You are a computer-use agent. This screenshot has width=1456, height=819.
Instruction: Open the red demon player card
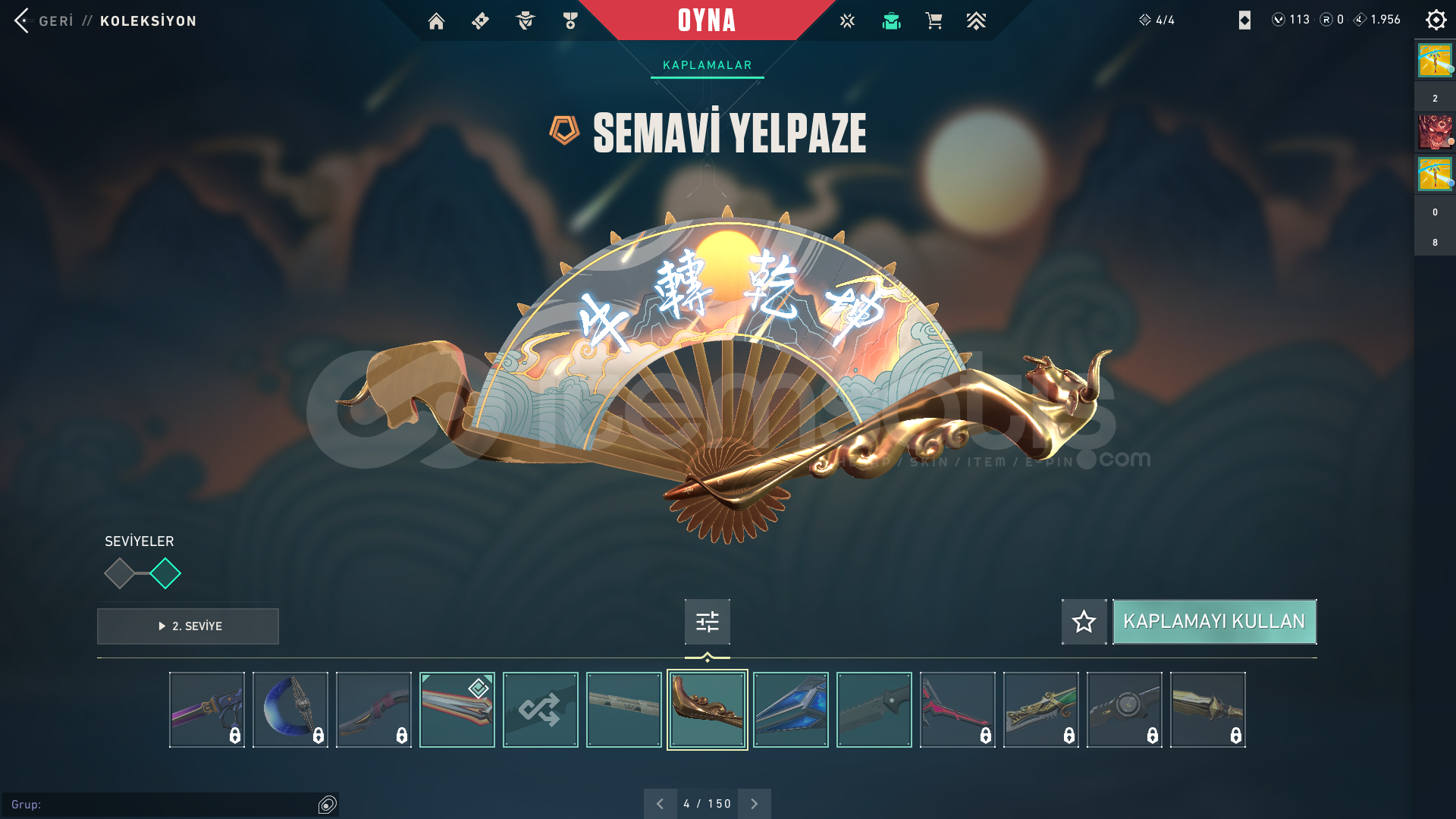coord(1435,132)
